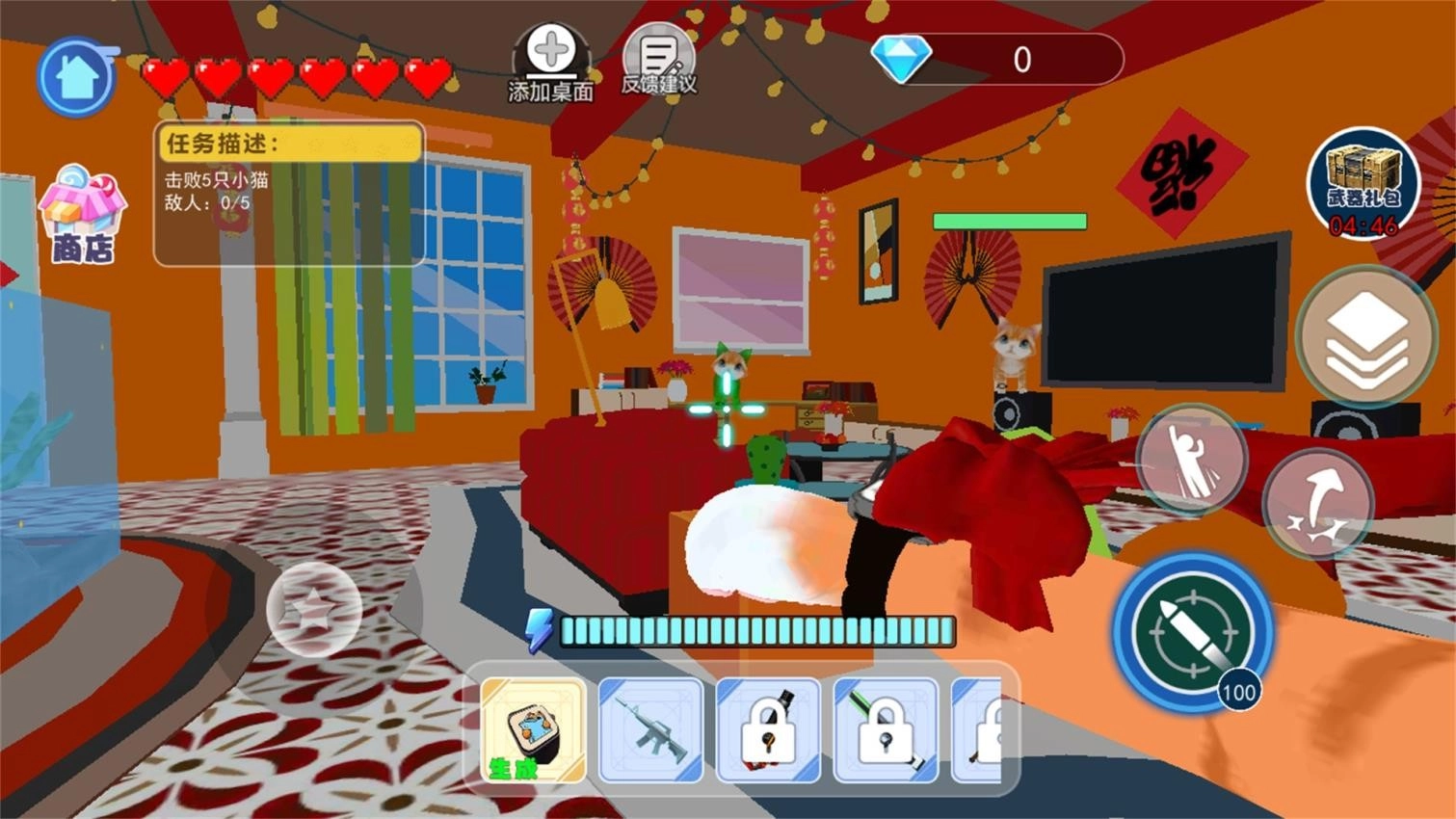Select the stacked layers ability icon
This screenshot has height=819, width=1456.
(x=1364, y=336)
